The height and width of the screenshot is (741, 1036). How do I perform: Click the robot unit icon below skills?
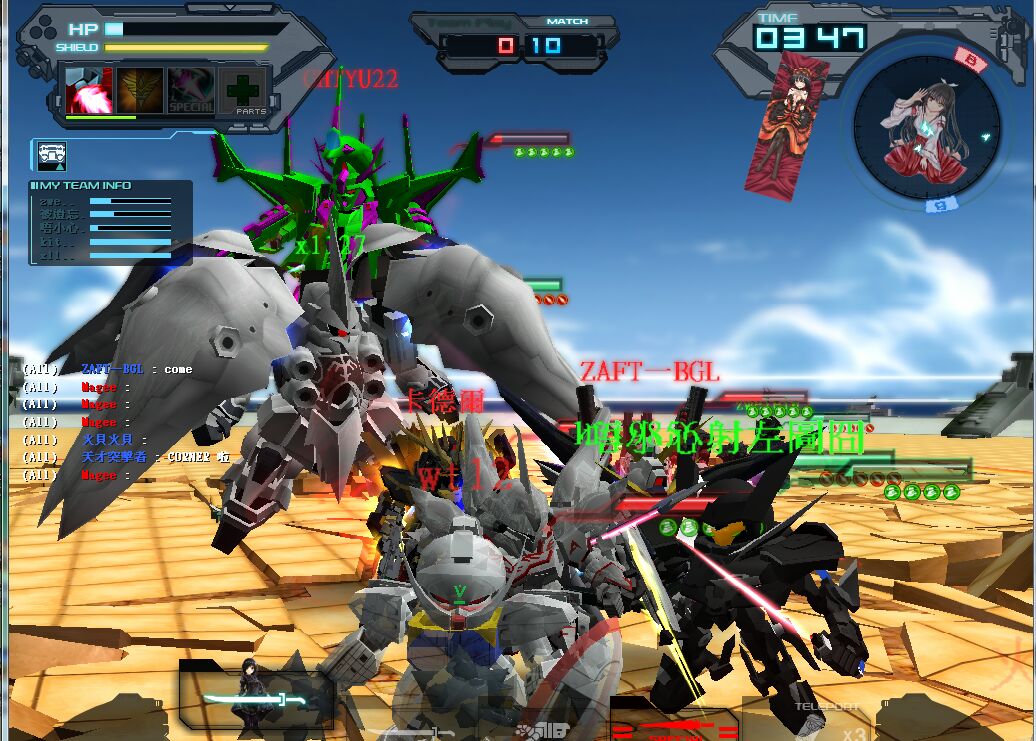(52, 155)
